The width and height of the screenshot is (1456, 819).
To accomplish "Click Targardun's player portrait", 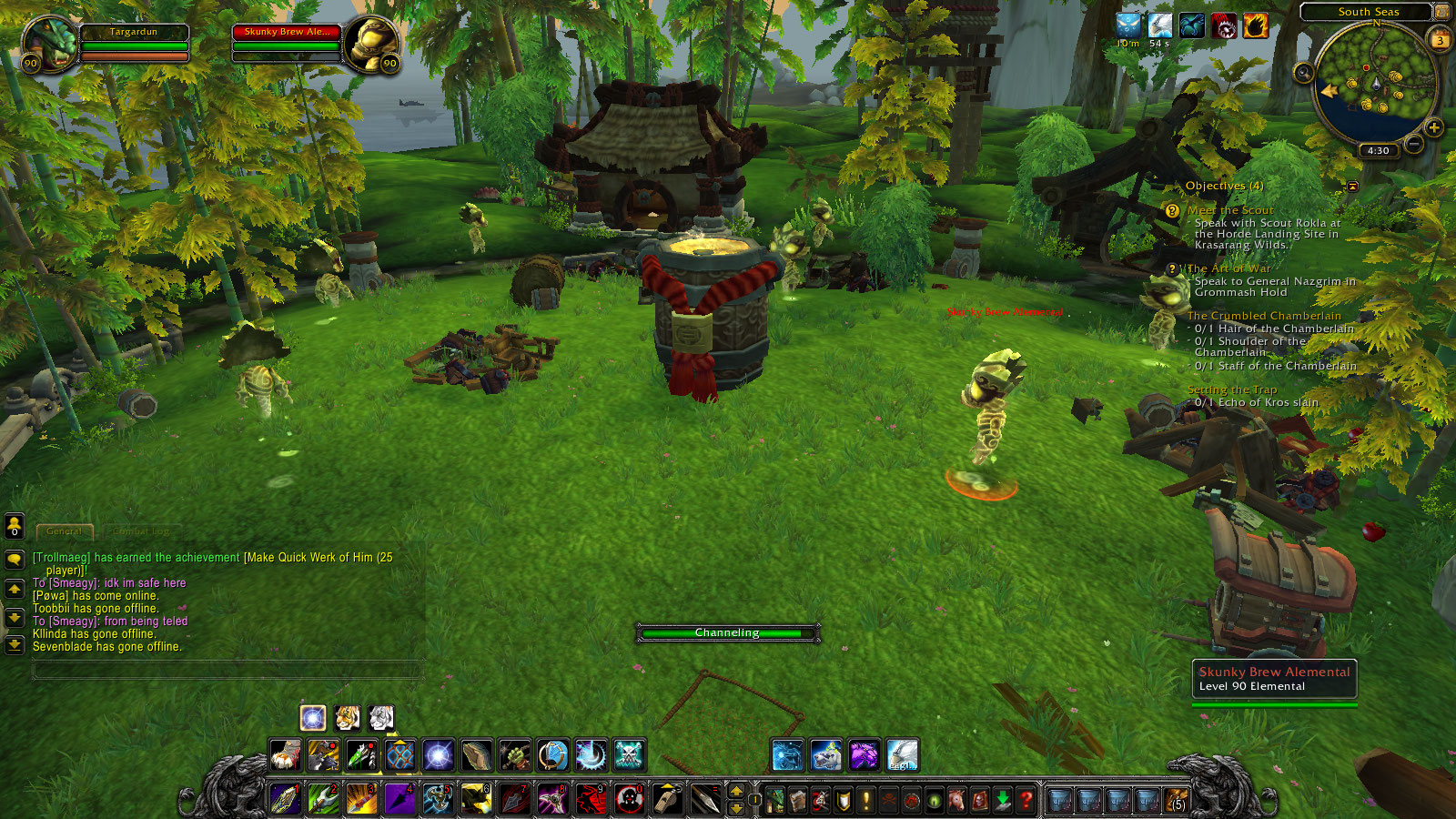I will pos(49,43).
